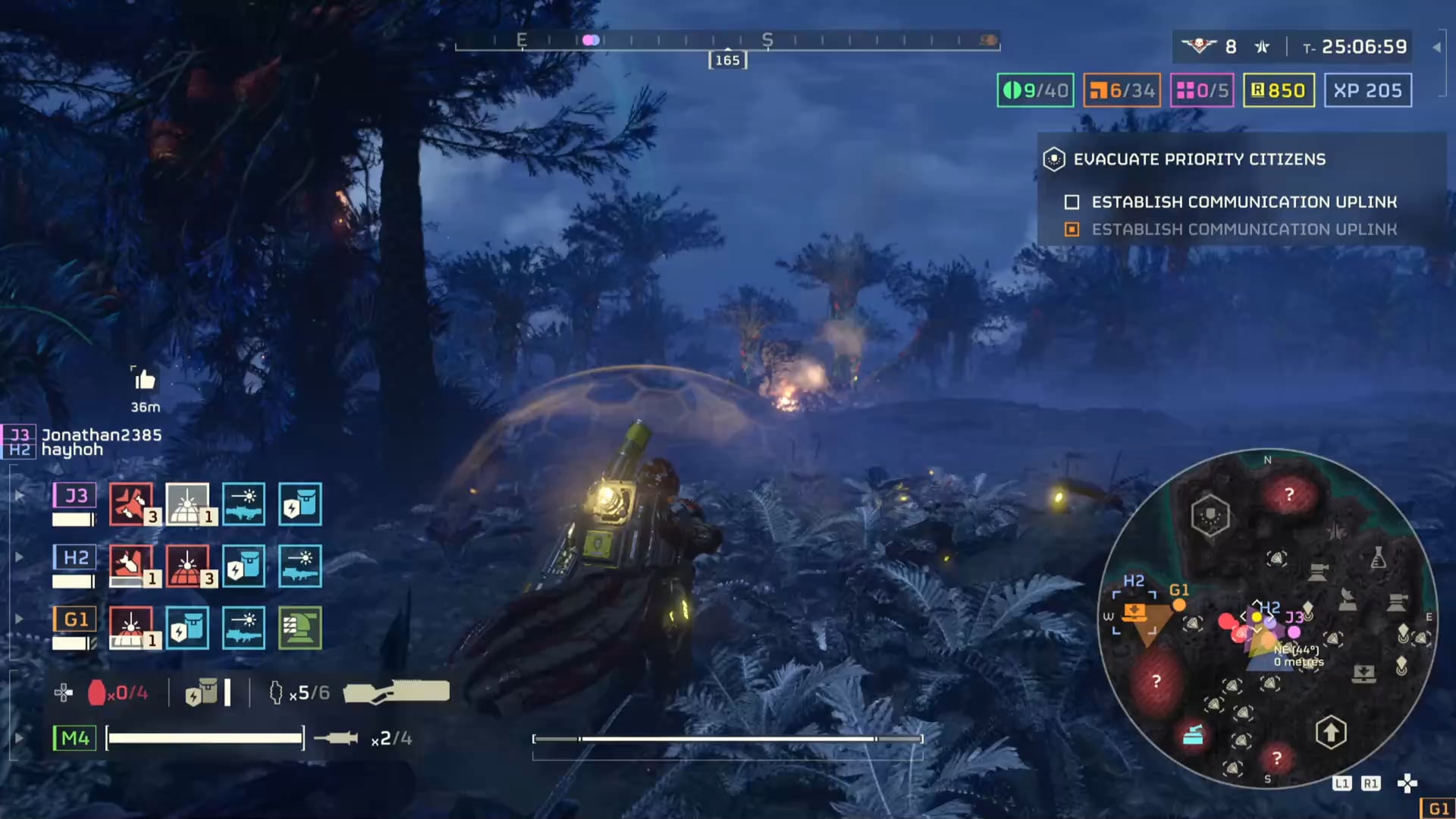This screenshot has height=819, width=1456.
Task: Click the J3 squad member tag
Action: coord(74,496)
